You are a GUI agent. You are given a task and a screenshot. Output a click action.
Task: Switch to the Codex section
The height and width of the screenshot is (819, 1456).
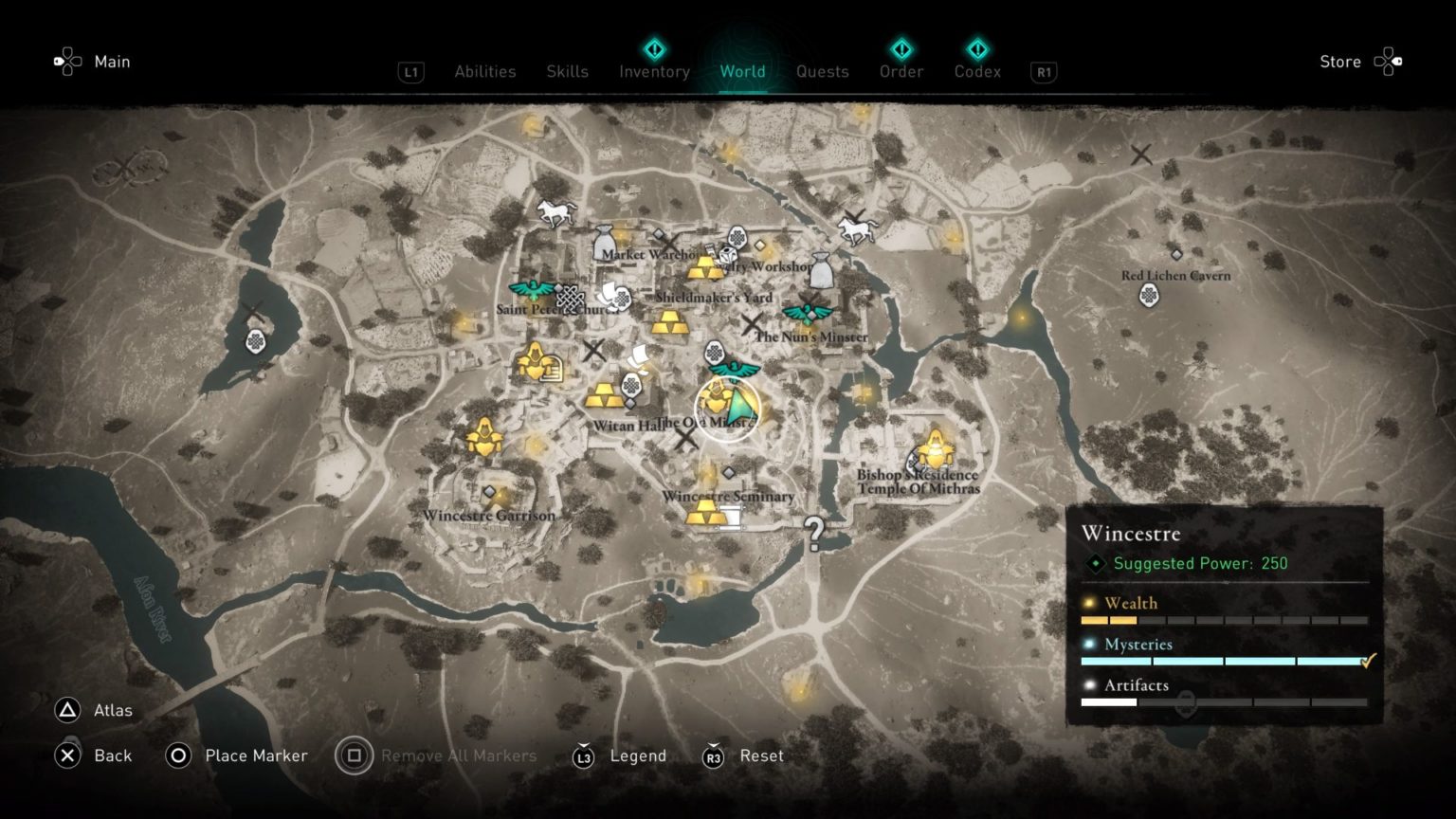pyautogui.click(x=977, y=71)
